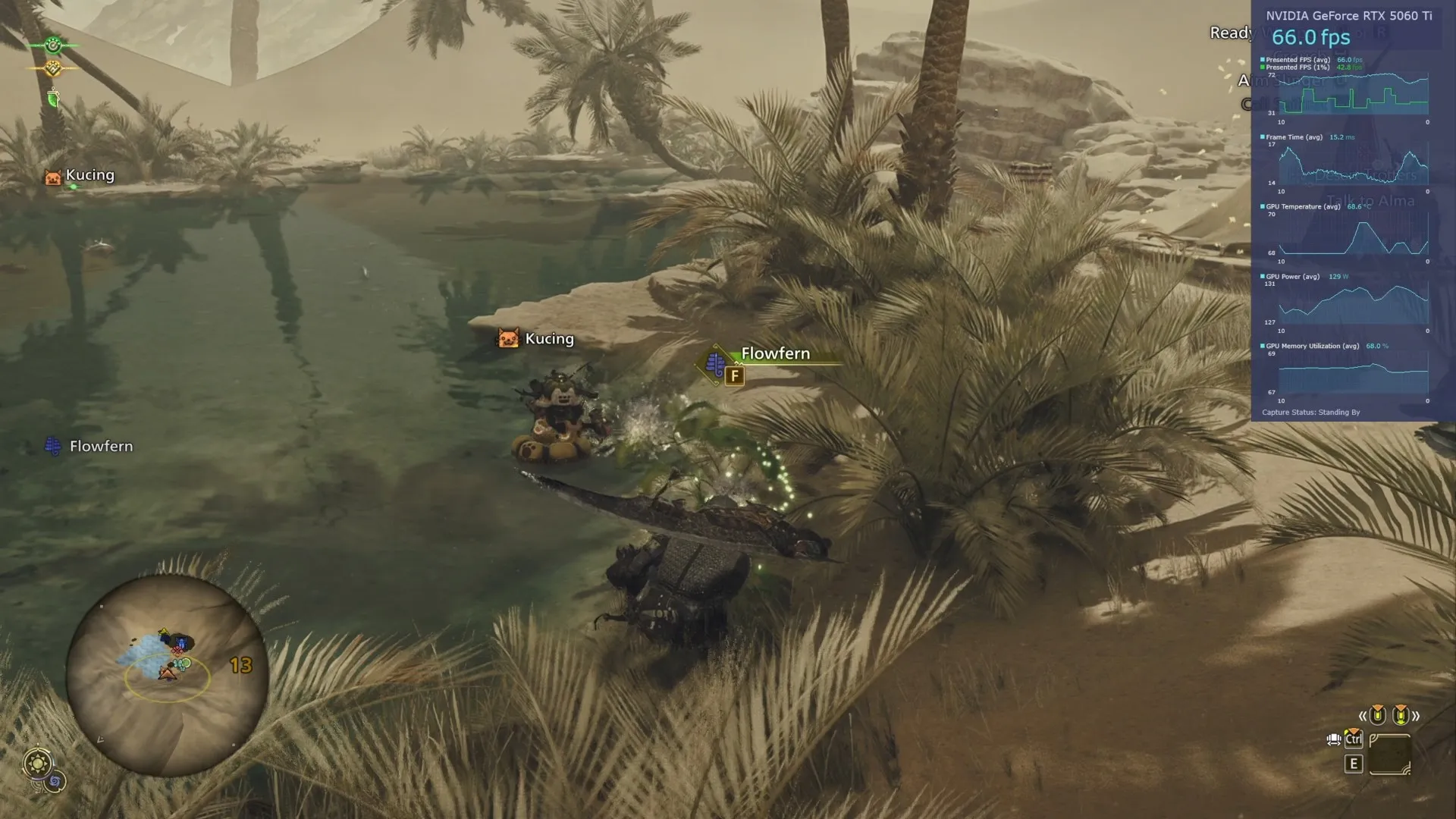Choose the right slinger ammo icon with arrow
Viewport: 1456px width, 819px height.
coord(1401,715)
